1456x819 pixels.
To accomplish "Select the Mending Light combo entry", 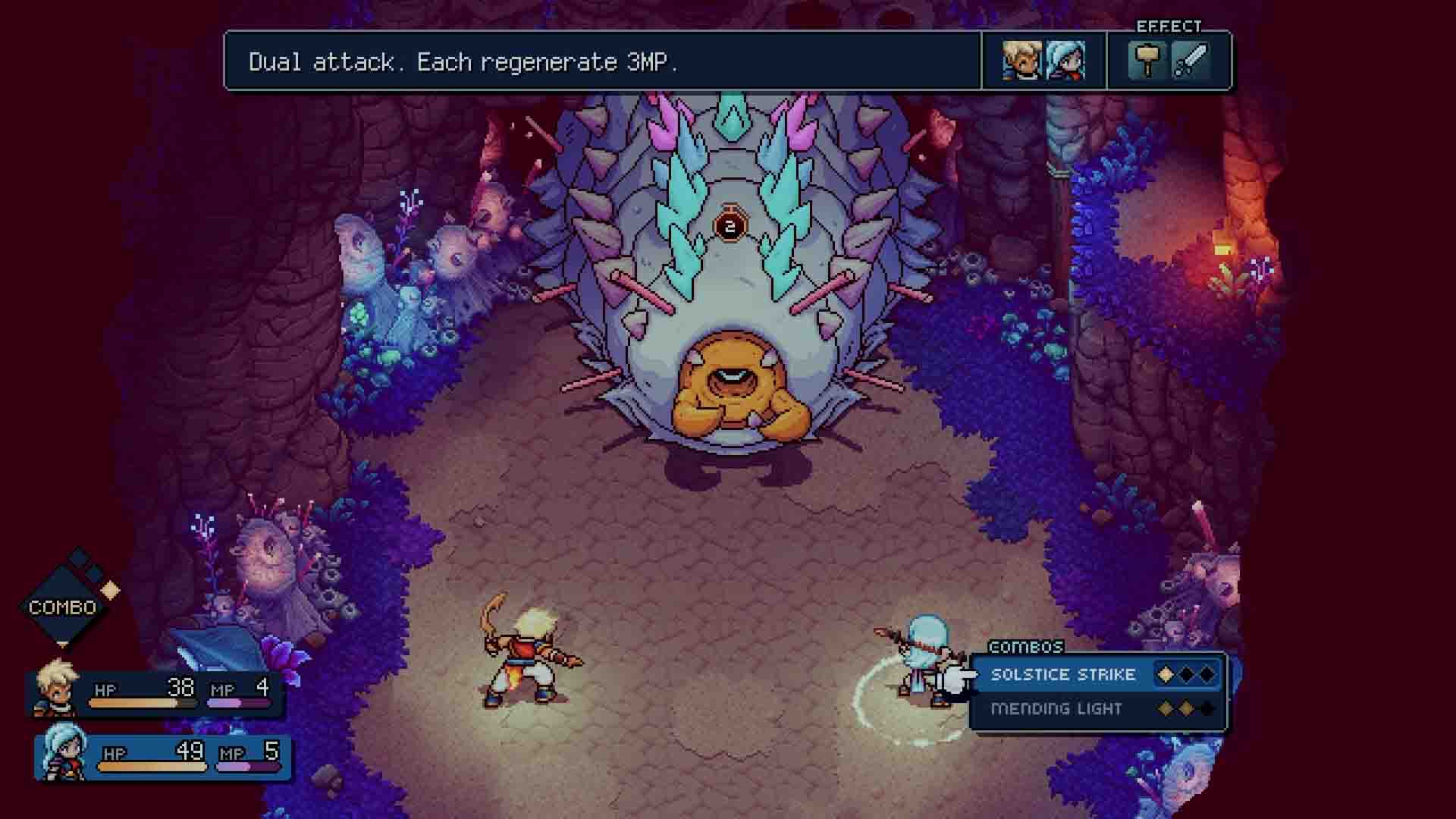I will coord(1058,709).
